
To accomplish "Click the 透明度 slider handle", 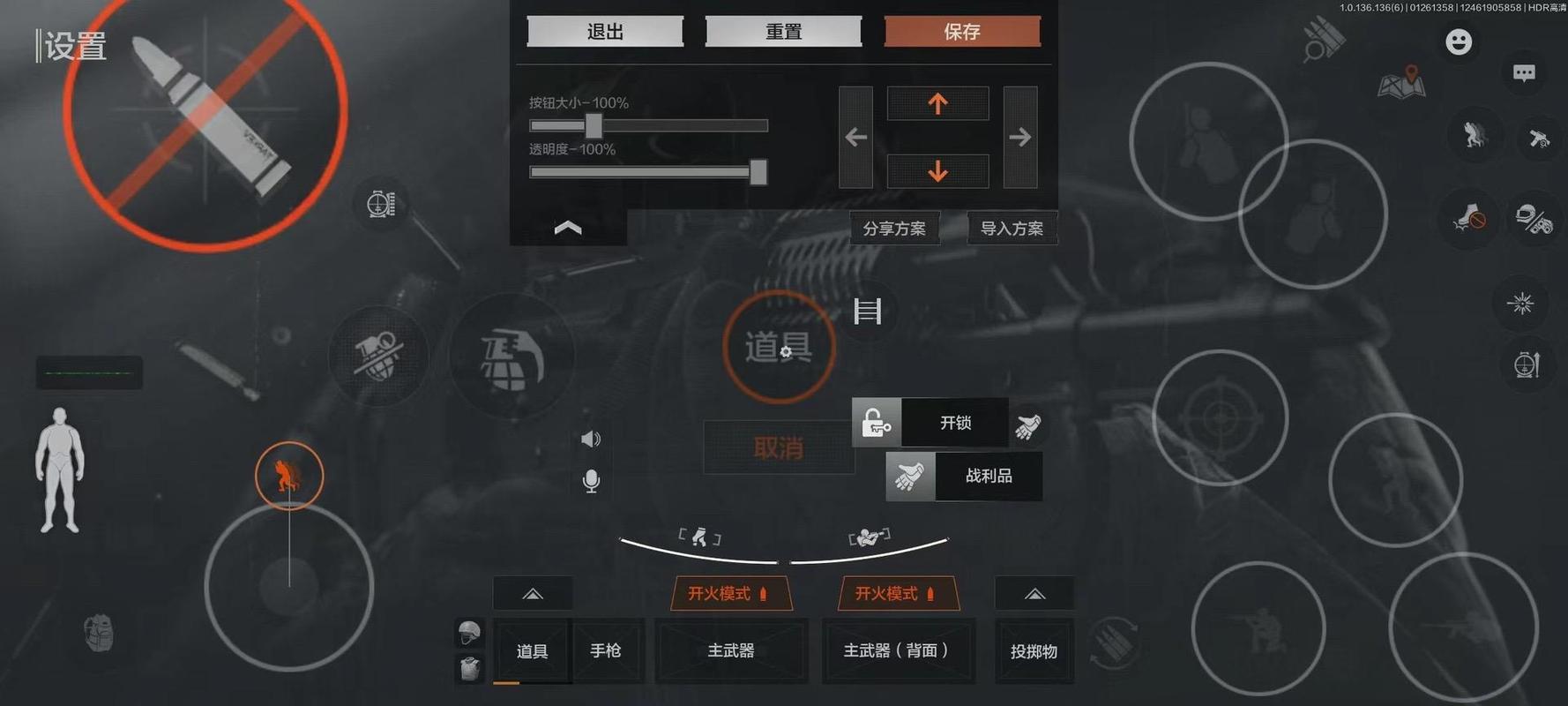I will pyautogui.click(x=758, y=172).
